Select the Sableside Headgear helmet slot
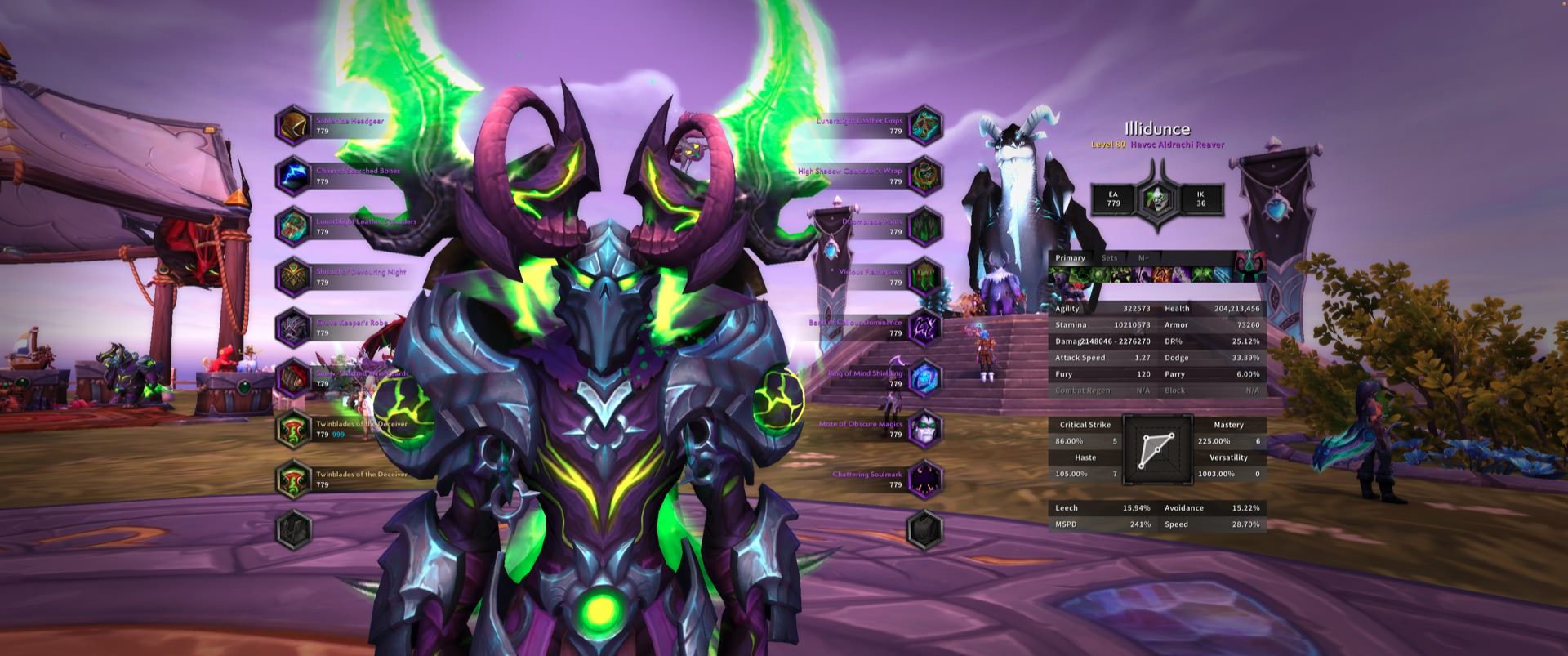 point(293,125)
